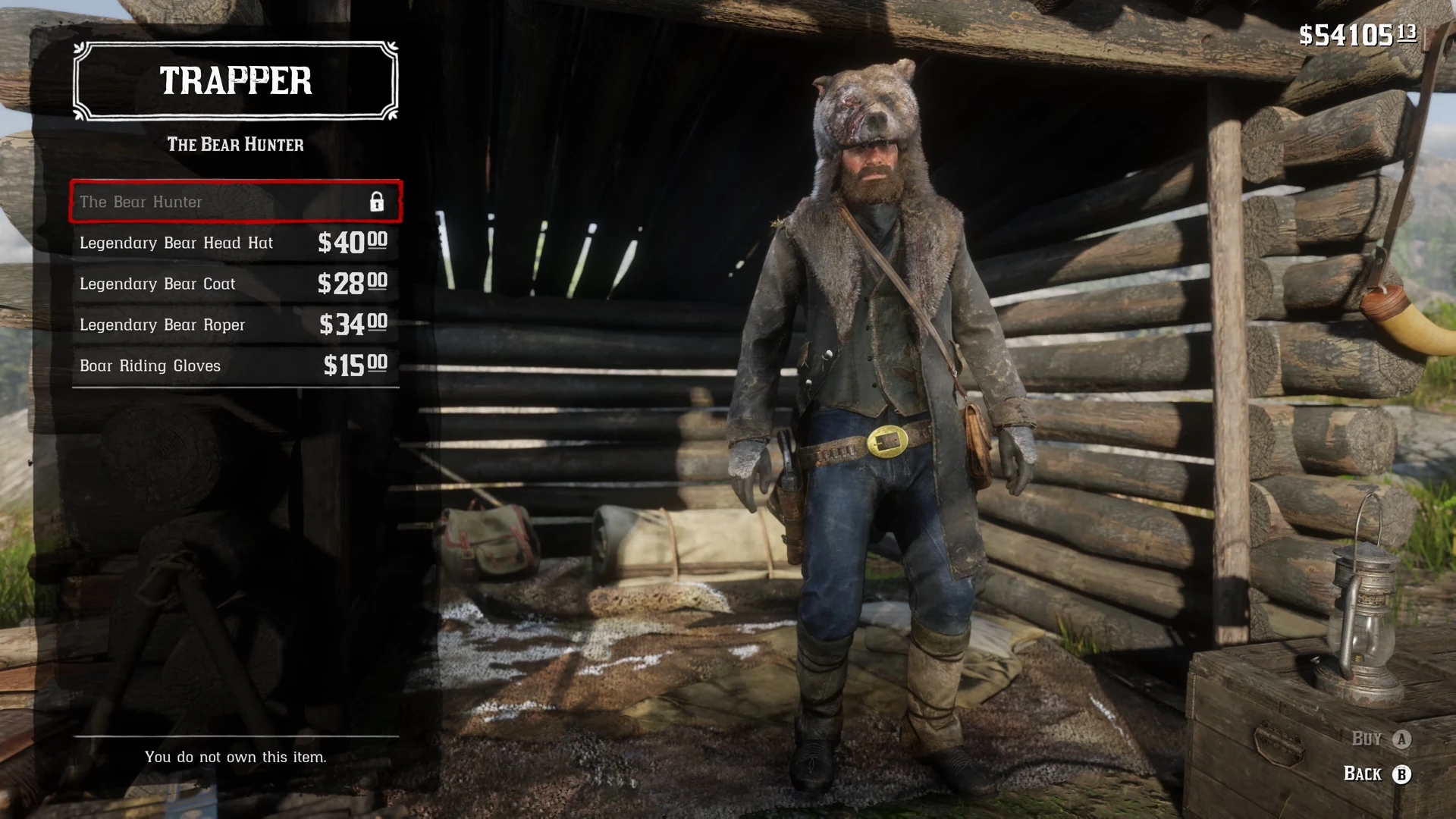Click the $28 price tag for the coat
1456x819 pixels.
click(352, 284)
